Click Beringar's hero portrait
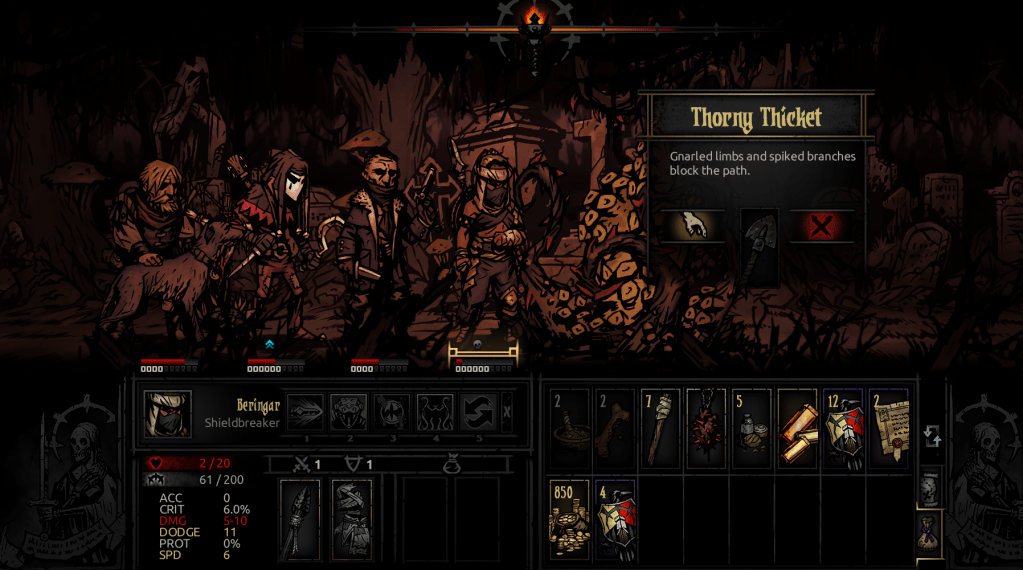 pos(167,414)
